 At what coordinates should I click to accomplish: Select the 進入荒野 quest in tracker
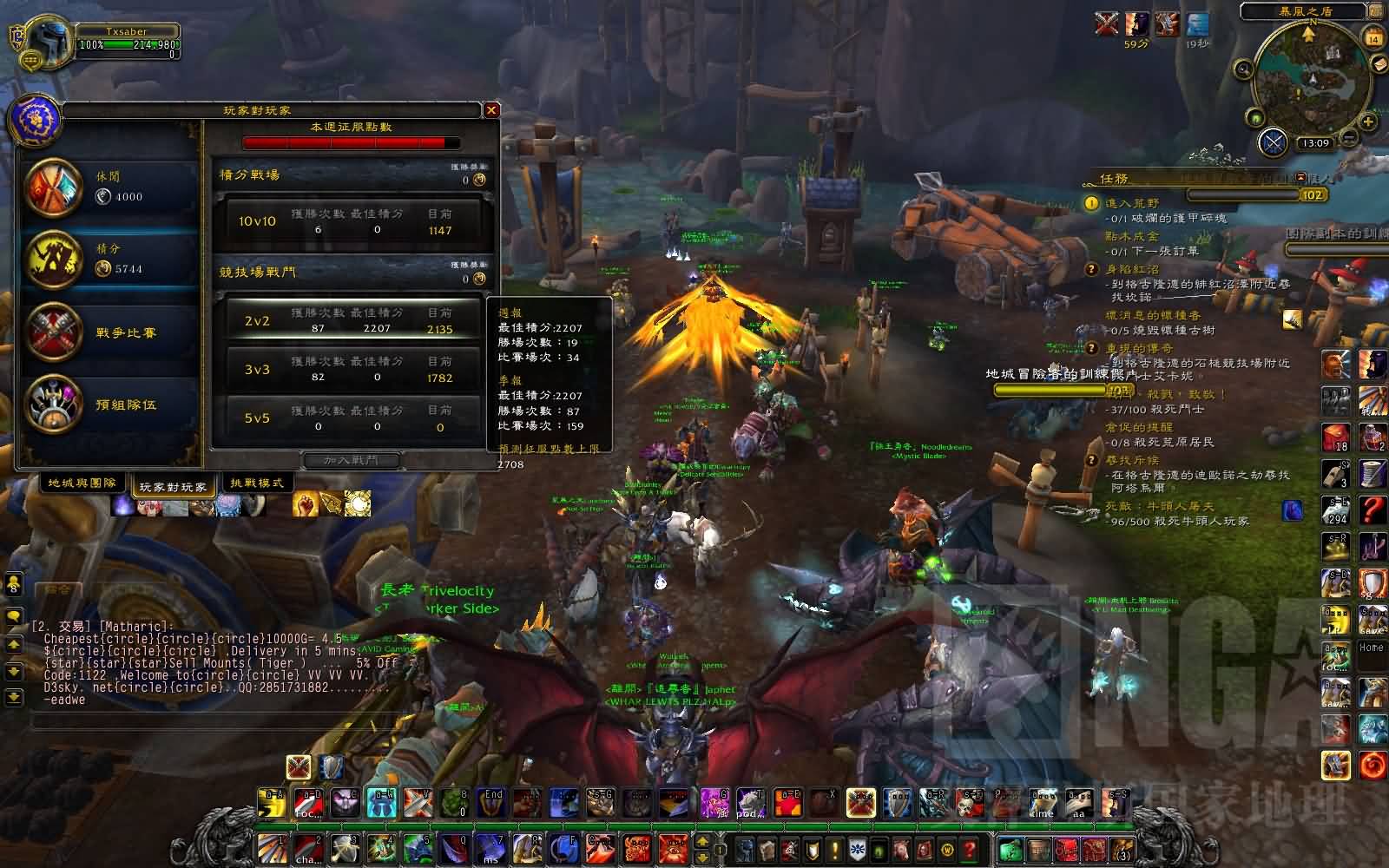click(x=1132, y=203)
